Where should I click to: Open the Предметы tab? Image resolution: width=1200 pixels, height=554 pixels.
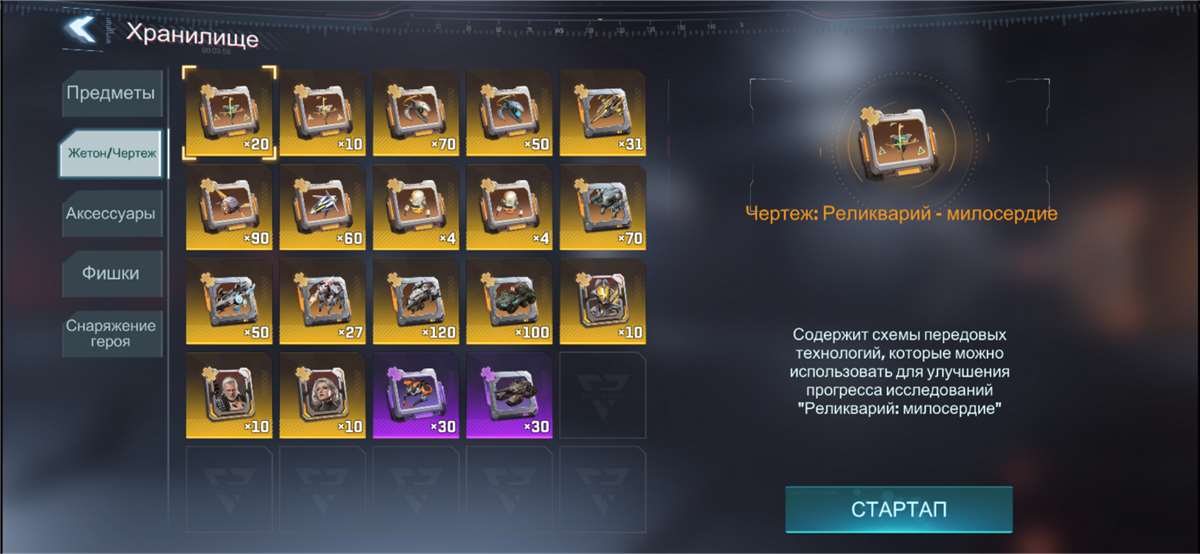(111, 94)
